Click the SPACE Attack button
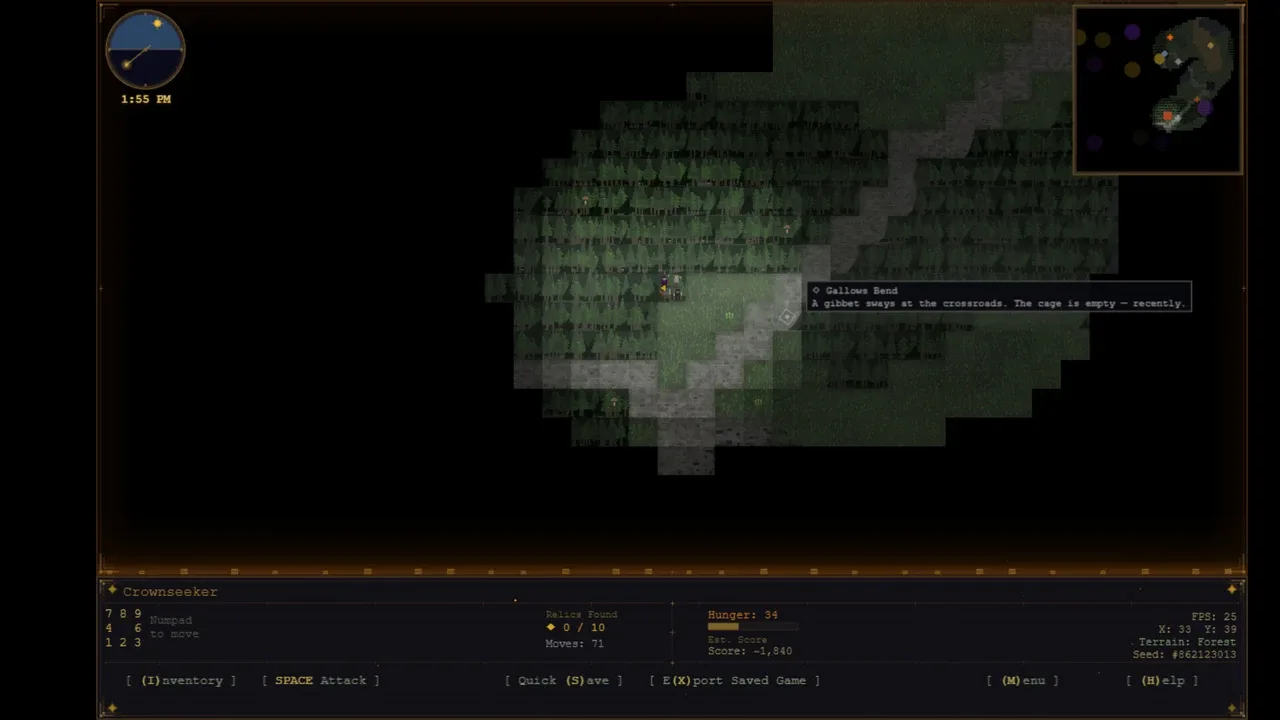This screenshot has height=720, width=1280. 321,680
